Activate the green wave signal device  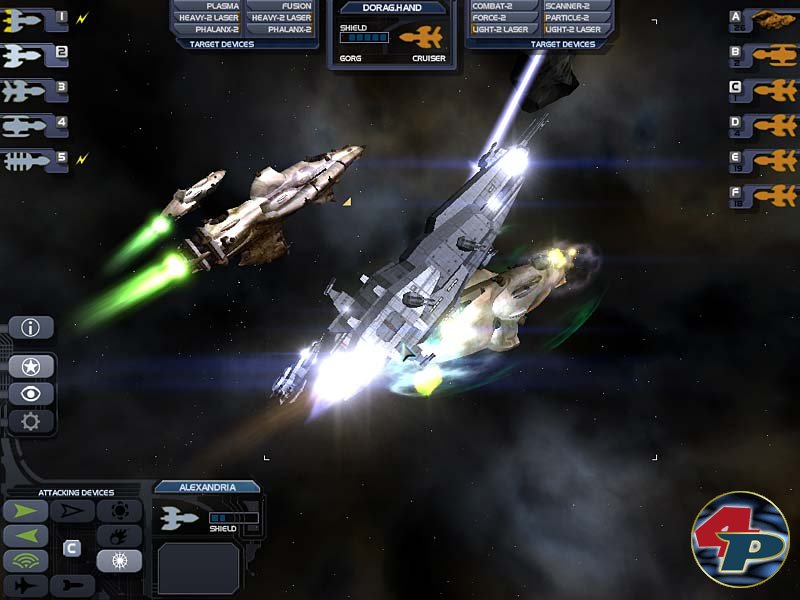(x=25, y=561)
